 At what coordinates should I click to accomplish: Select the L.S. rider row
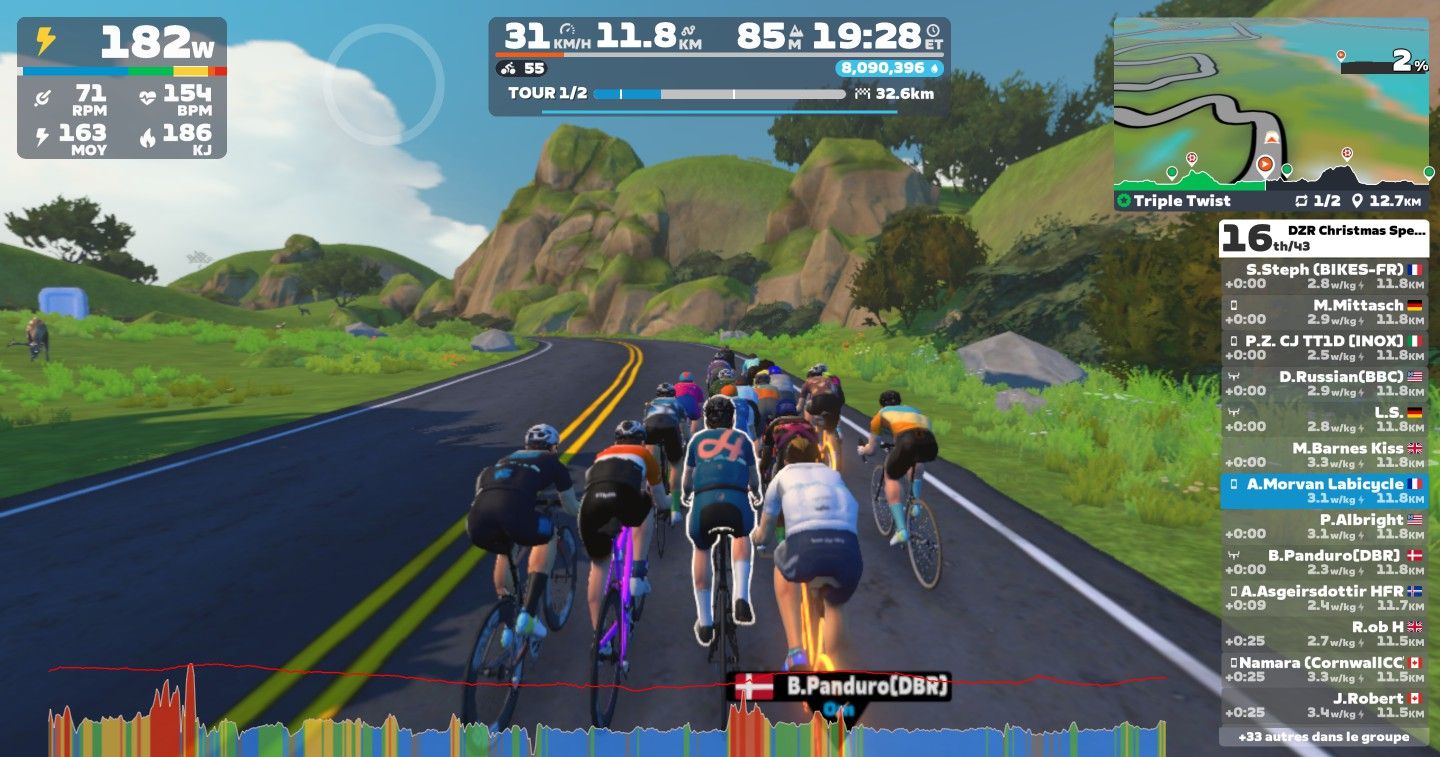click(x=1324, y=419)
